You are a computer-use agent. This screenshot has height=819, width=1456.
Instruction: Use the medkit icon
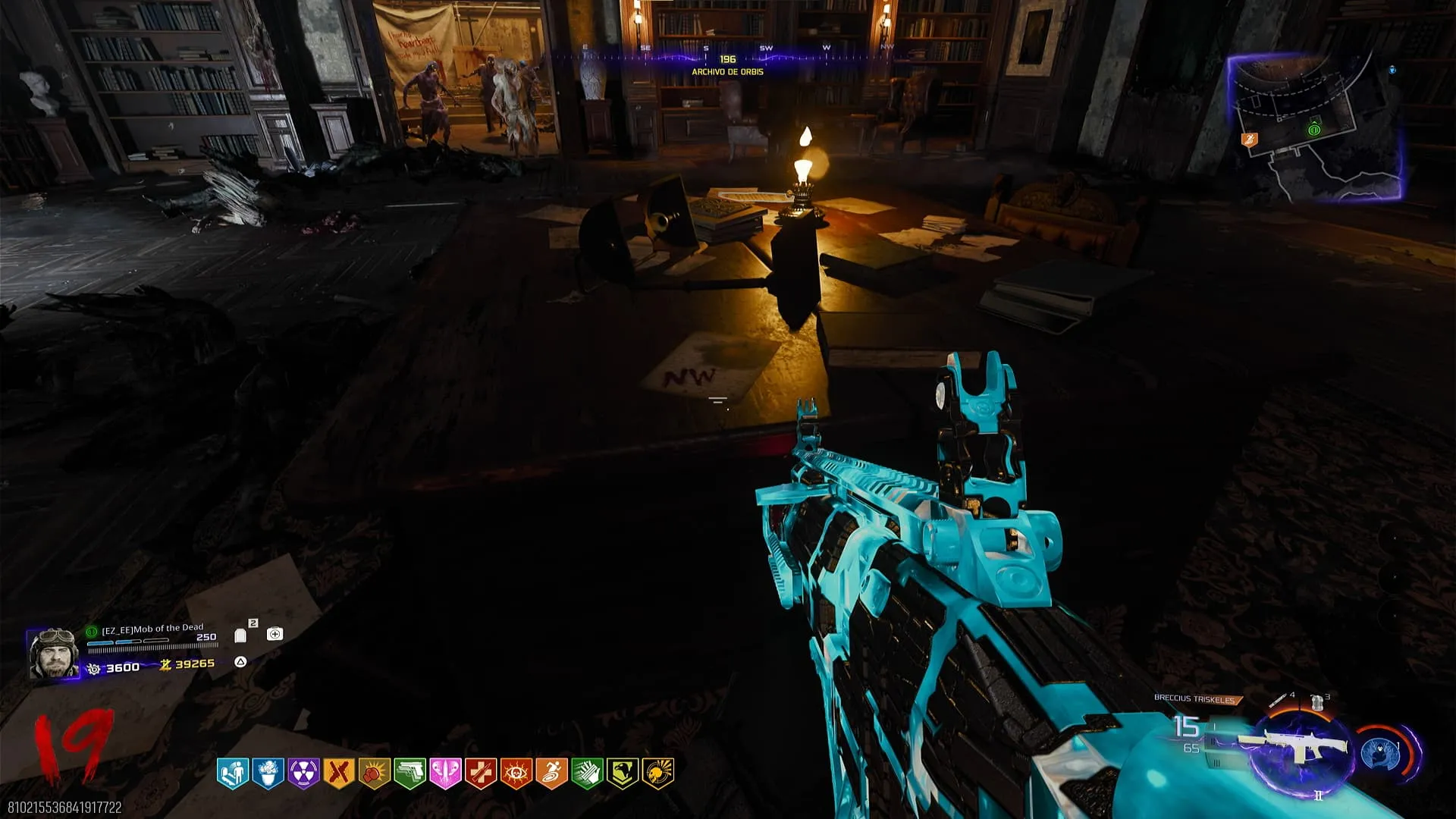click(x=275, y=634)
